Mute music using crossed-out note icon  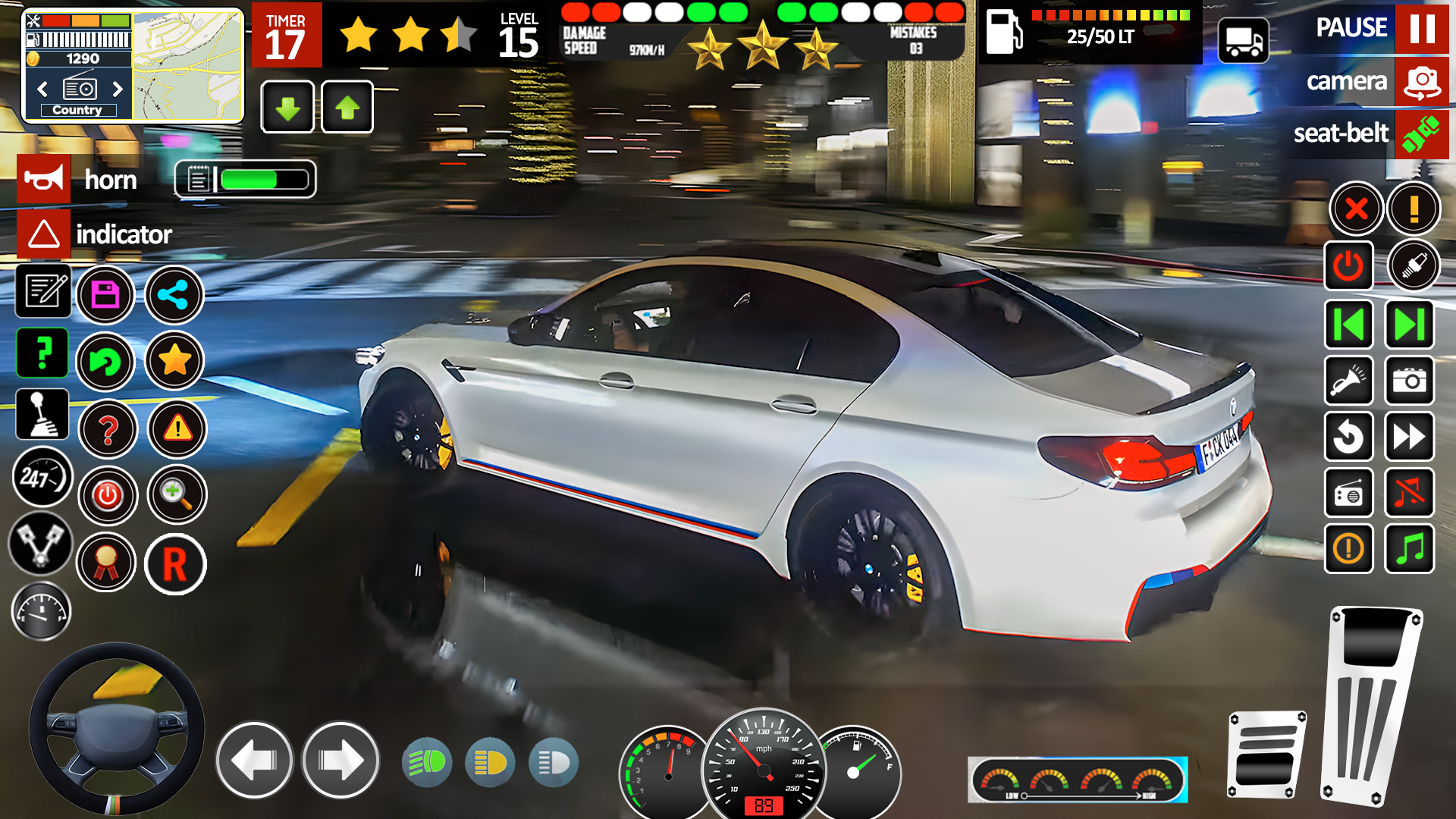point(1409,494)
